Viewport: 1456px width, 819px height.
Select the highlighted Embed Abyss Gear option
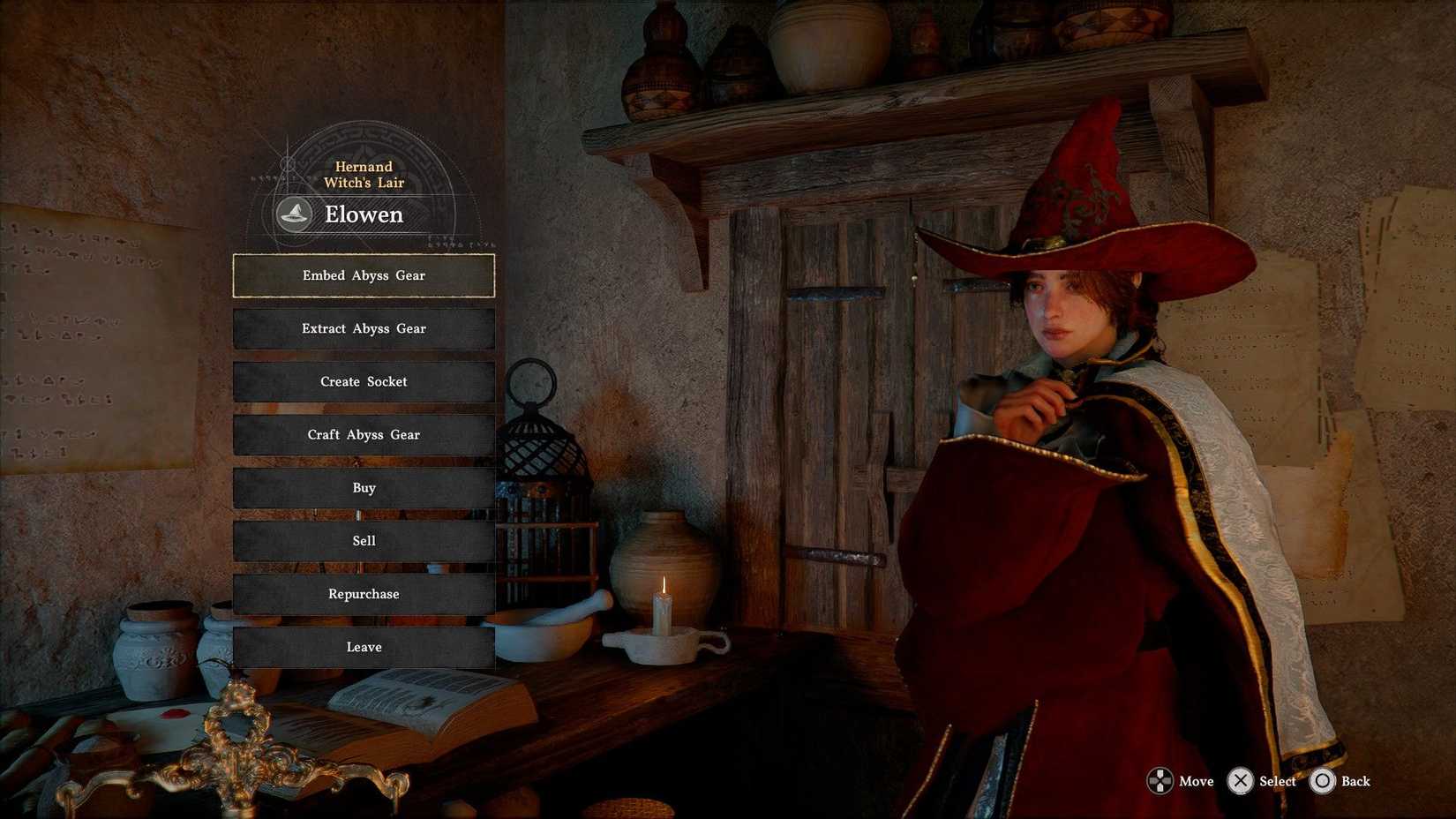(x=364, y=275)
